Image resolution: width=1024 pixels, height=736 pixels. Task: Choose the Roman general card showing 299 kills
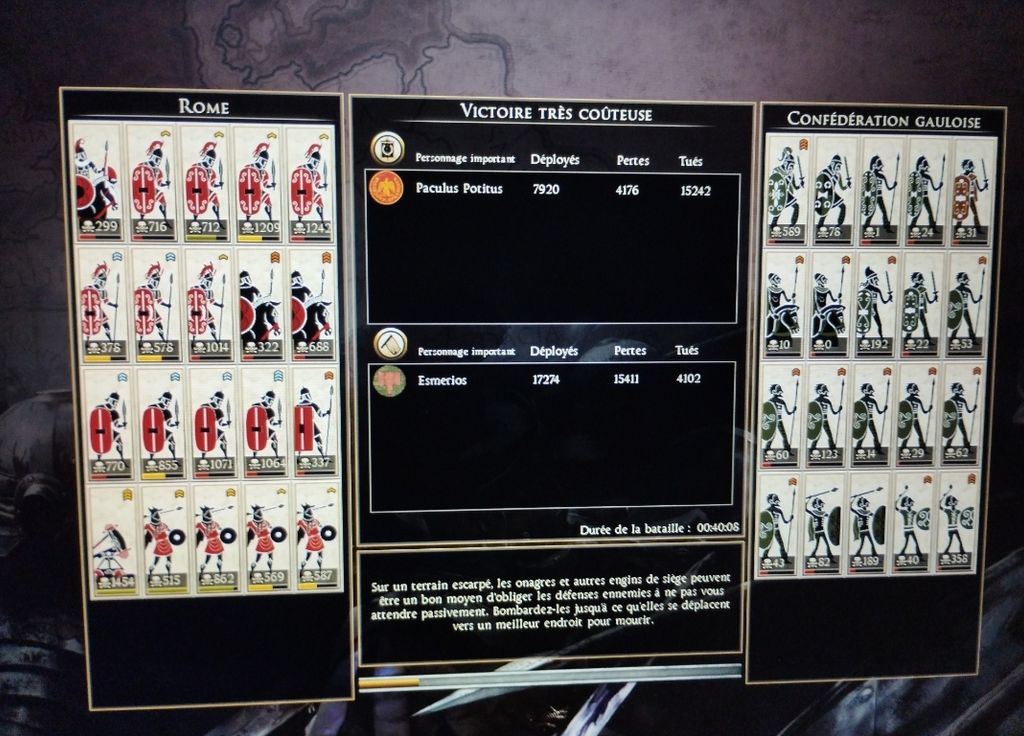(96, 182)
